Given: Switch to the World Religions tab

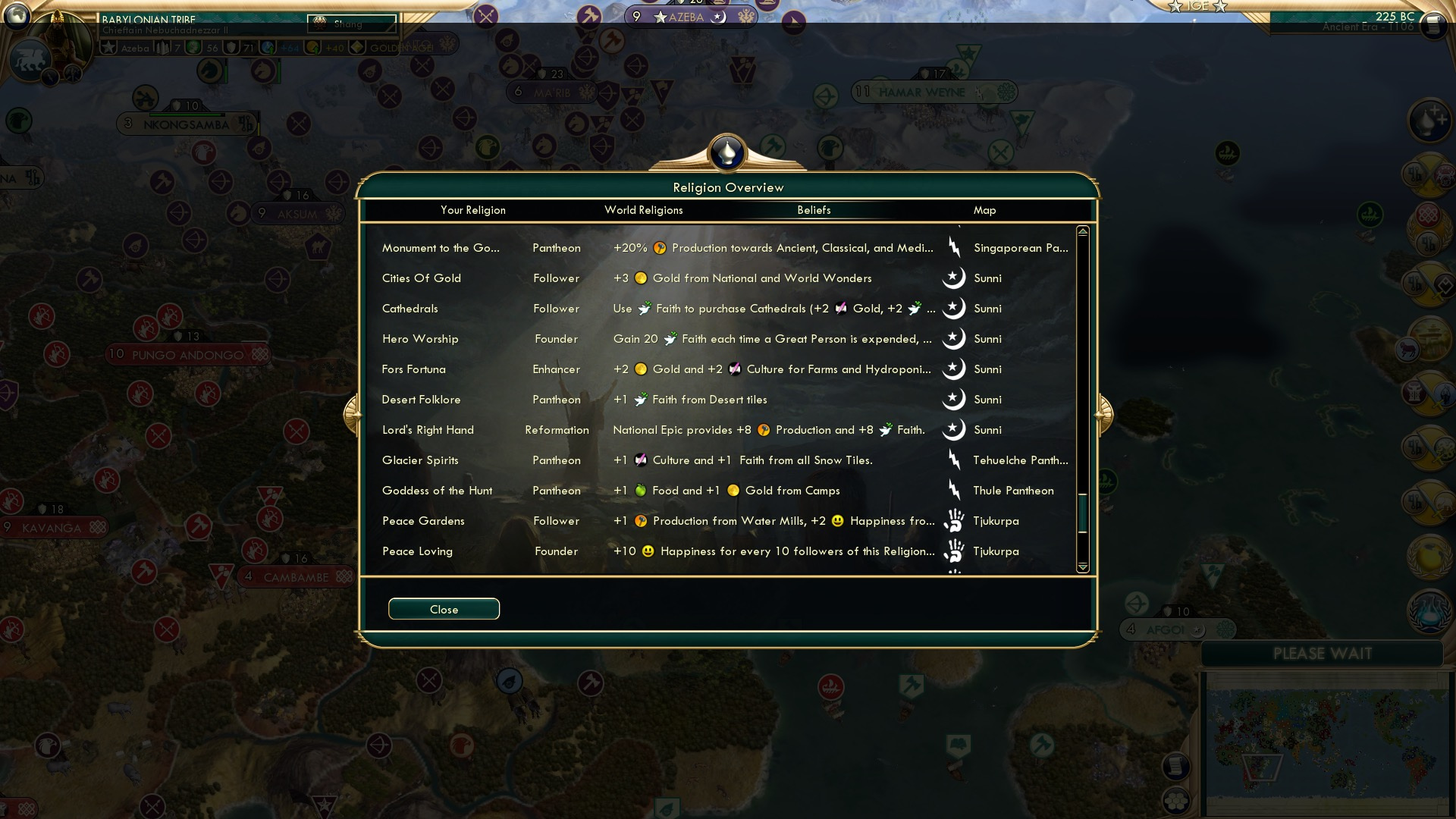Looking at the screenshot, I should tap(643, 210).
